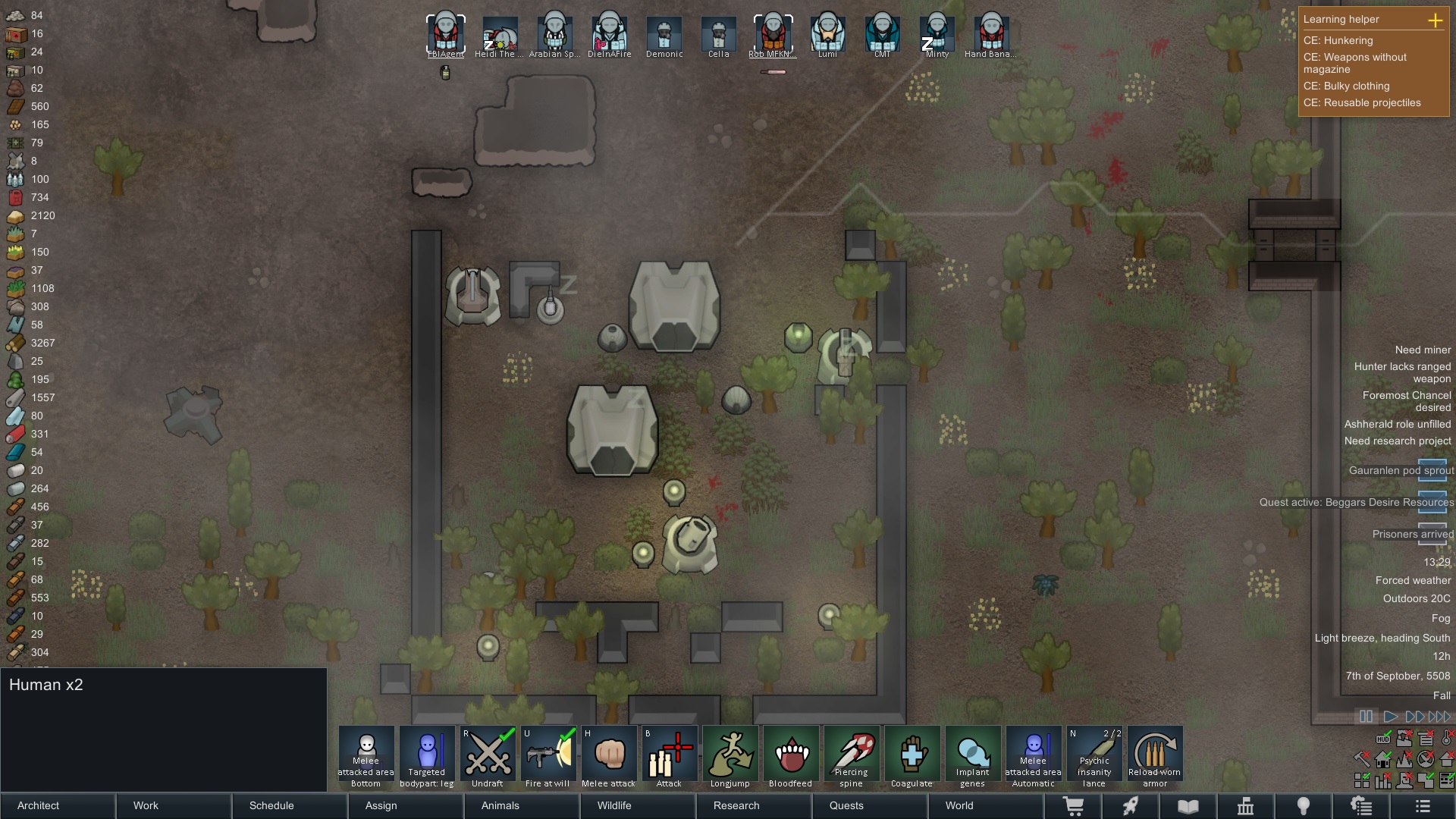Open the Beggars Desire Resources quest notice
Viewport: 1456px width, 819px height.
pos(1357,502)
